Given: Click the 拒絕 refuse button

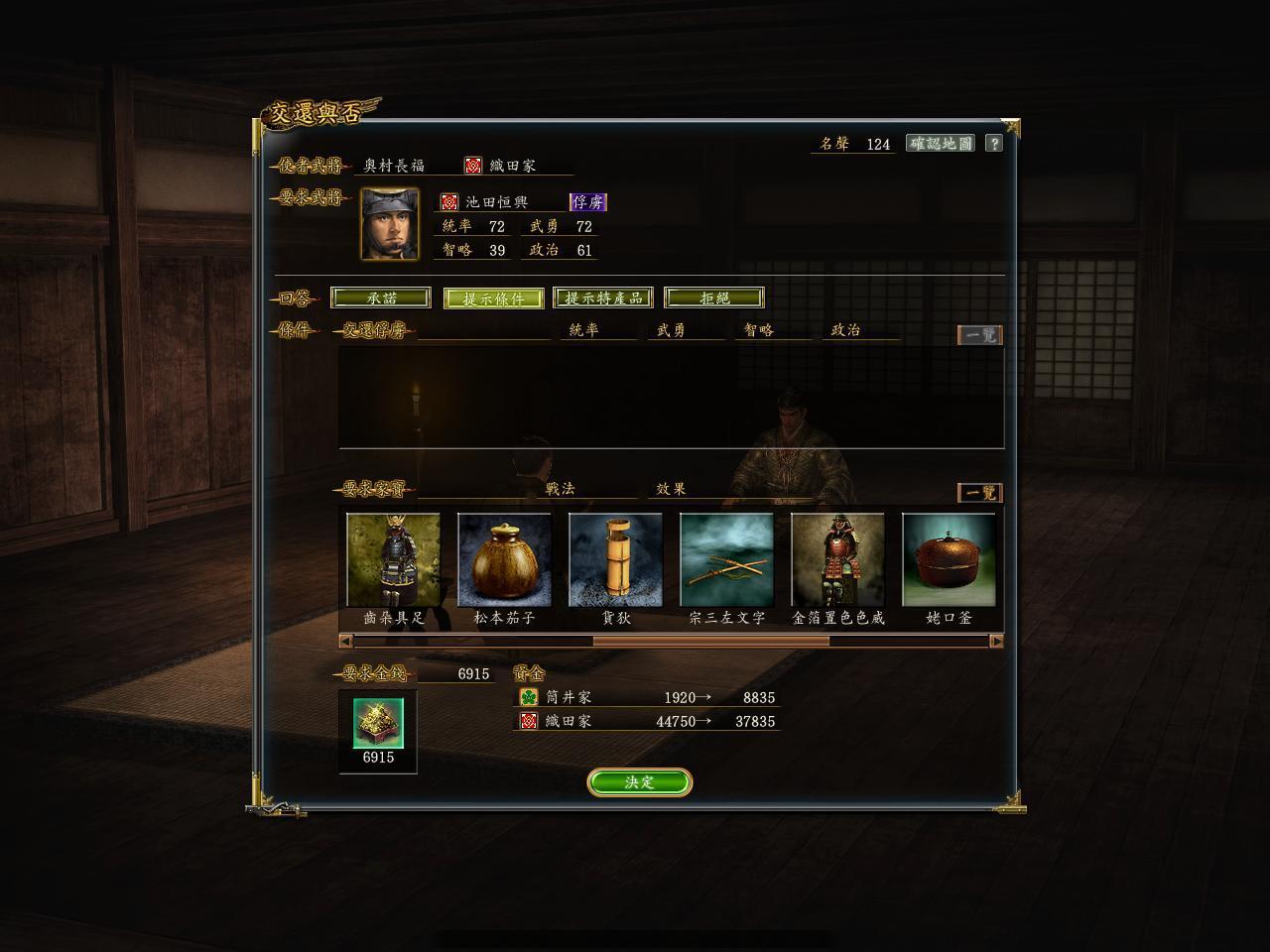Looking at the screenshot, I should coord(714,297).
